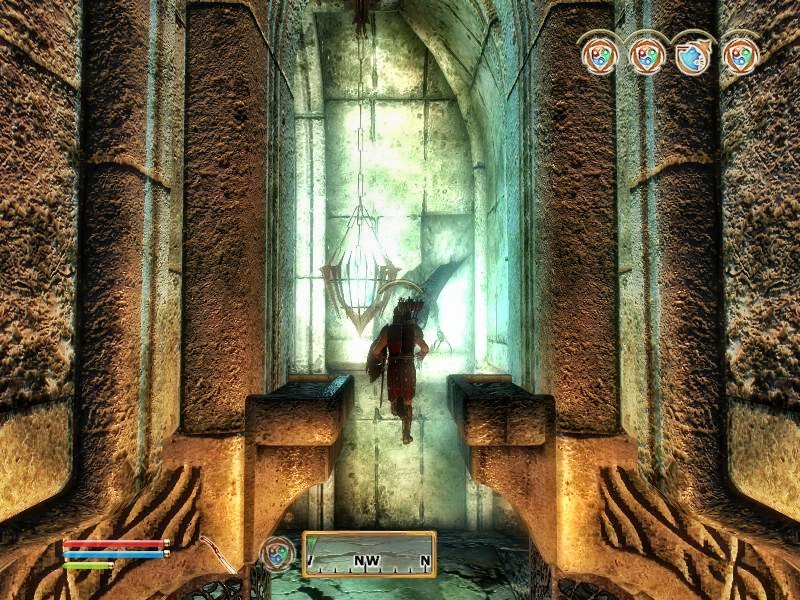Select the equipped spell icon beside the compass
Image resolution: width=800 pixels, height=600 pixels.
pyautogui.click(x=277, y=553)
